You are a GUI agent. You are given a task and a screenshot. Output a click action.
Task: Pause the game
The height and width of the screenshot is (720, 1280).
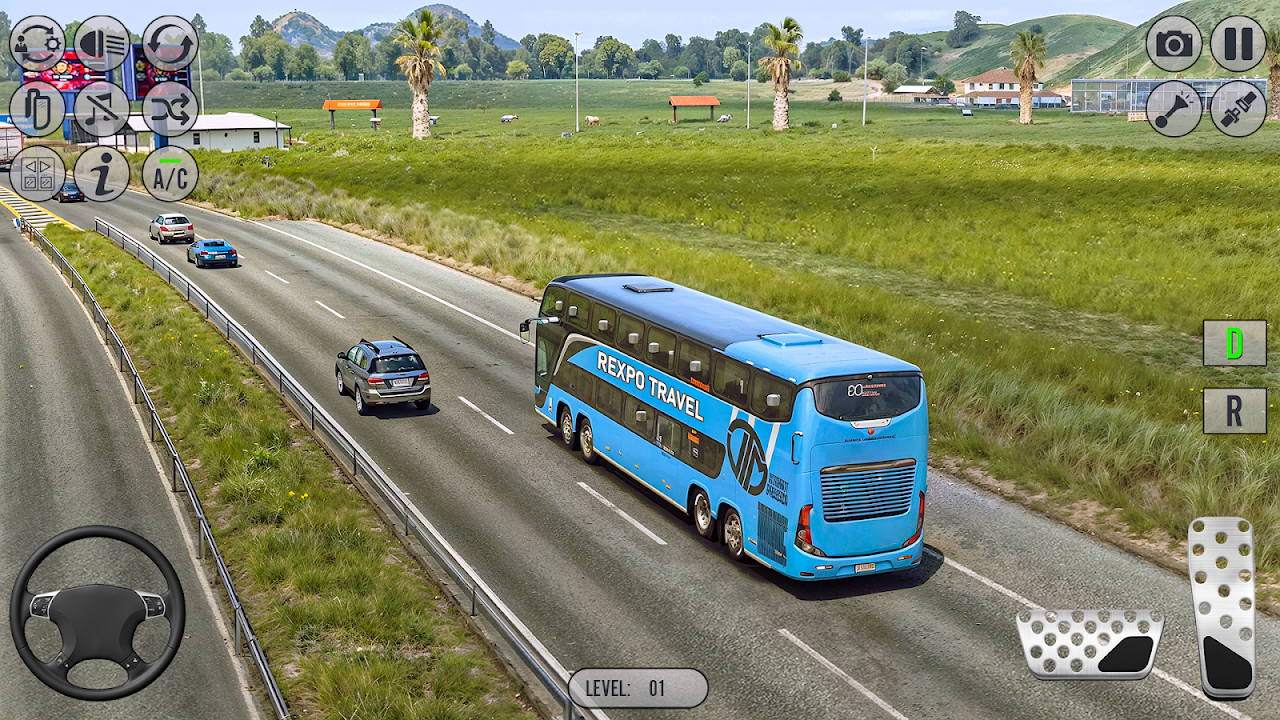[1238, 44]
